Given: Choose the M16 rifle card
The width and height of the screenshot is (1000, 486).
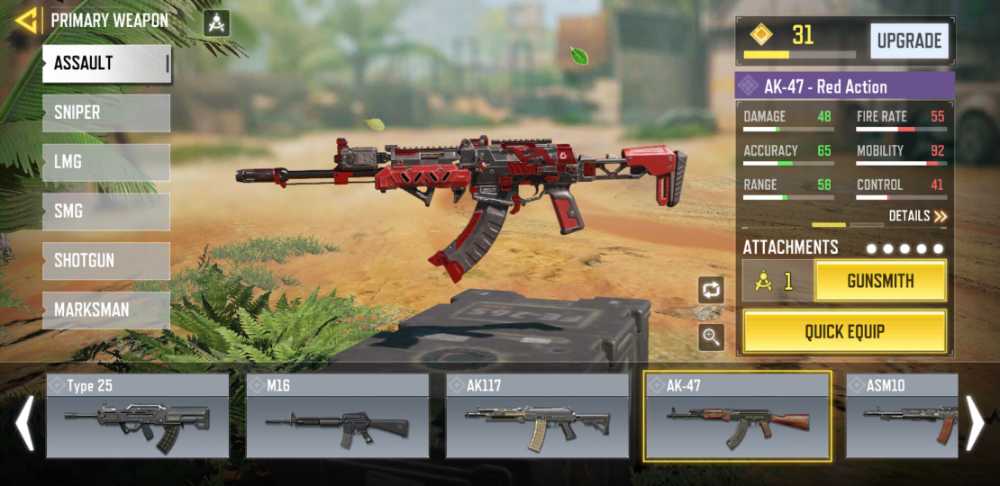Looking at the screenshot, I should point(337,416).
